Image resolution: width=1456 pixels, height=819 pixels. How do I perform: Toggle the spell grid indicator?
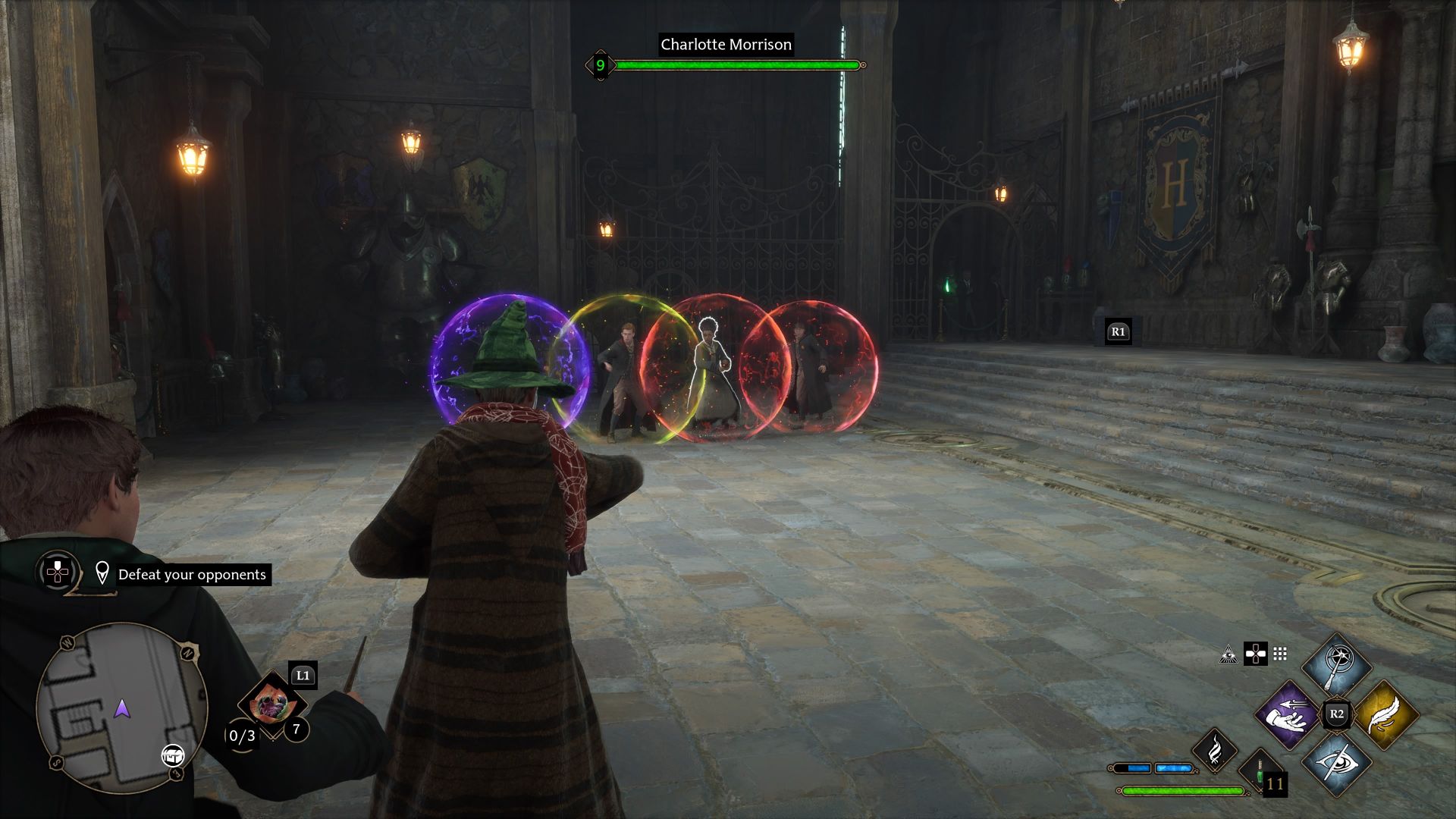click(x=1280, y=654)
